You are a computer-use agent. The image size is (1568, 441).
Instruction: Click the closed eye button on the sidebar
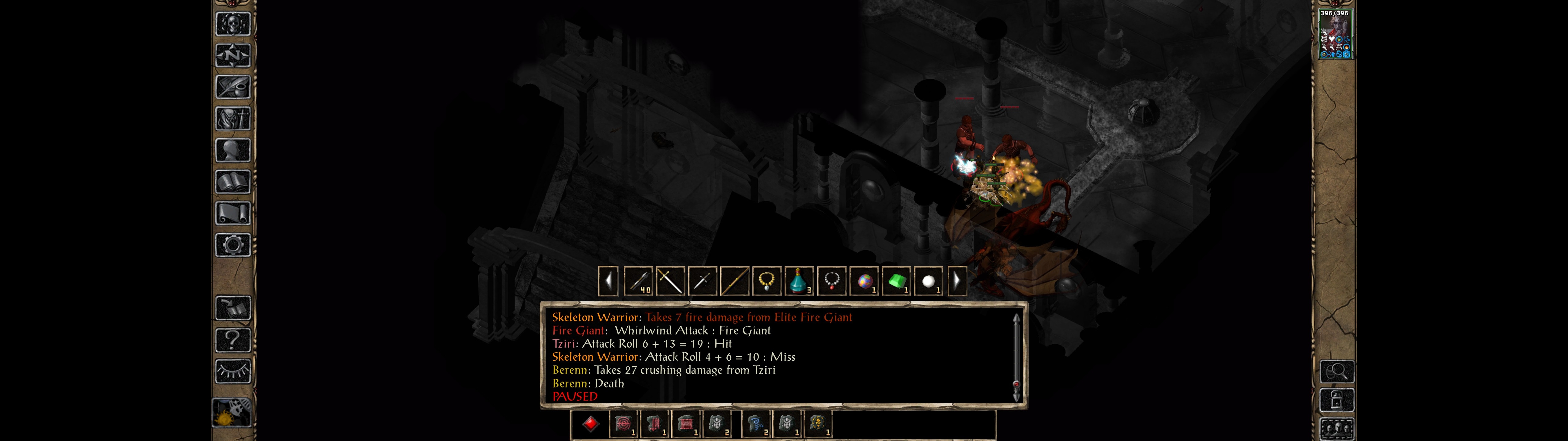coord(232,371)
